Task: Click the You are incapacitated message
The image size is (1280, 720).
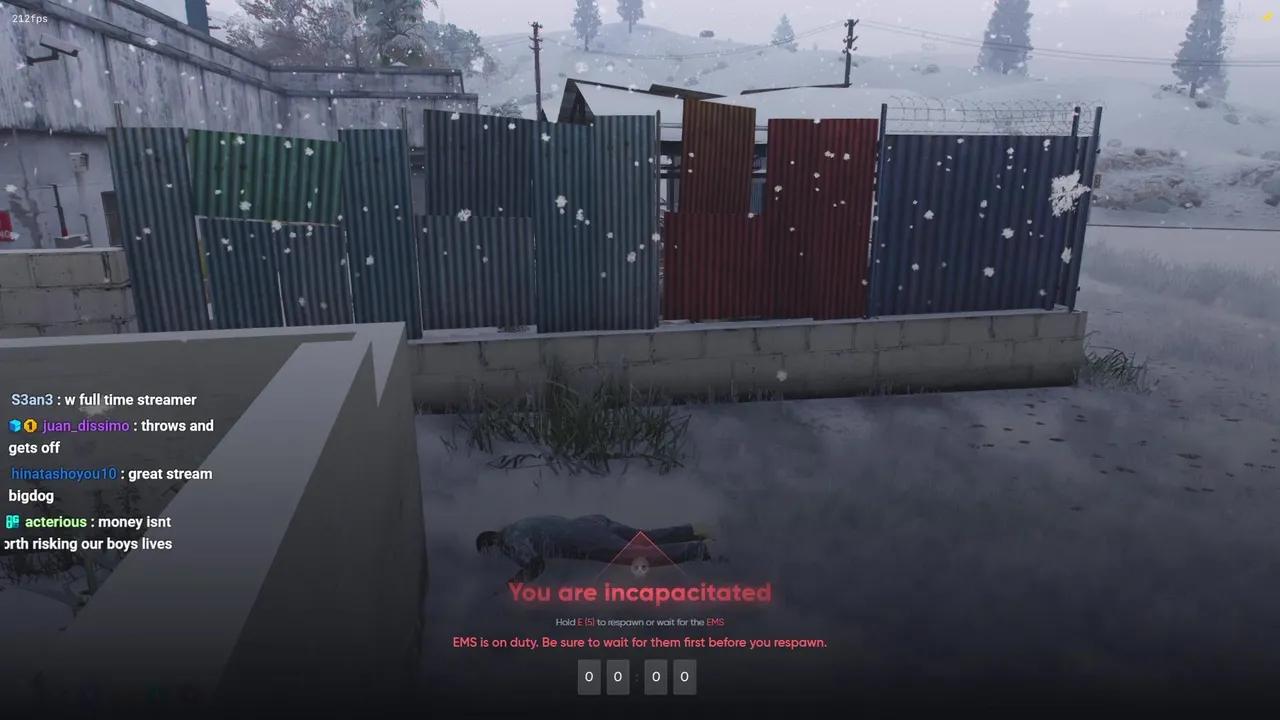Action: 639,592
